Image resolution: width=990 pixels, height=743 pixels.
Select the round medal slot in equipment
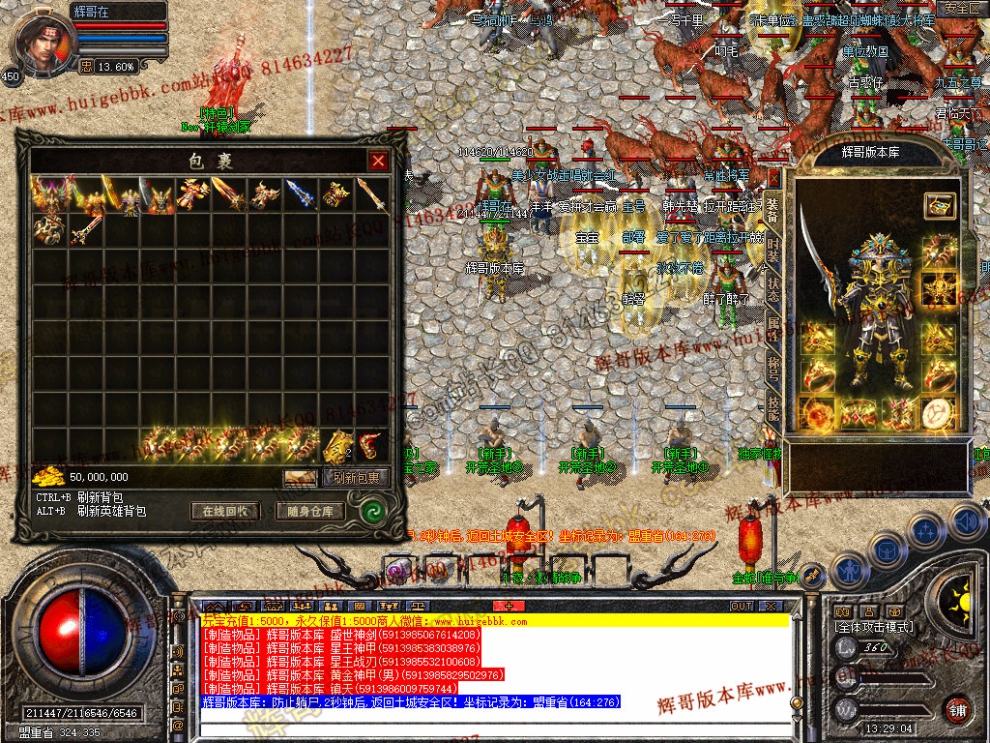coord(938,413)
